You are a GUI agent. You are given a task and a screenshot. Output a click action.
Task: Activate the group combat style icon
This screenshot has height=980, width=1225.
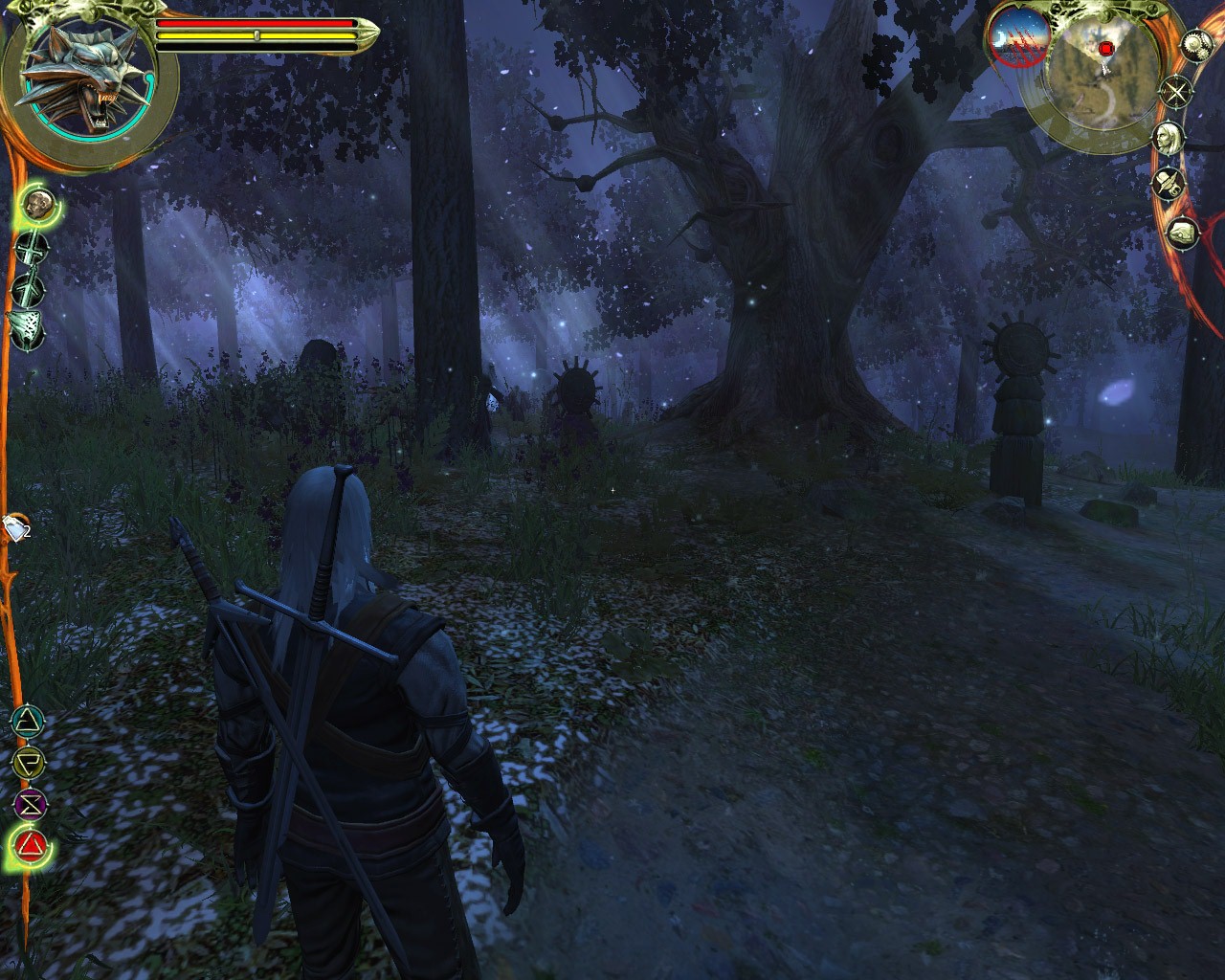27,325
